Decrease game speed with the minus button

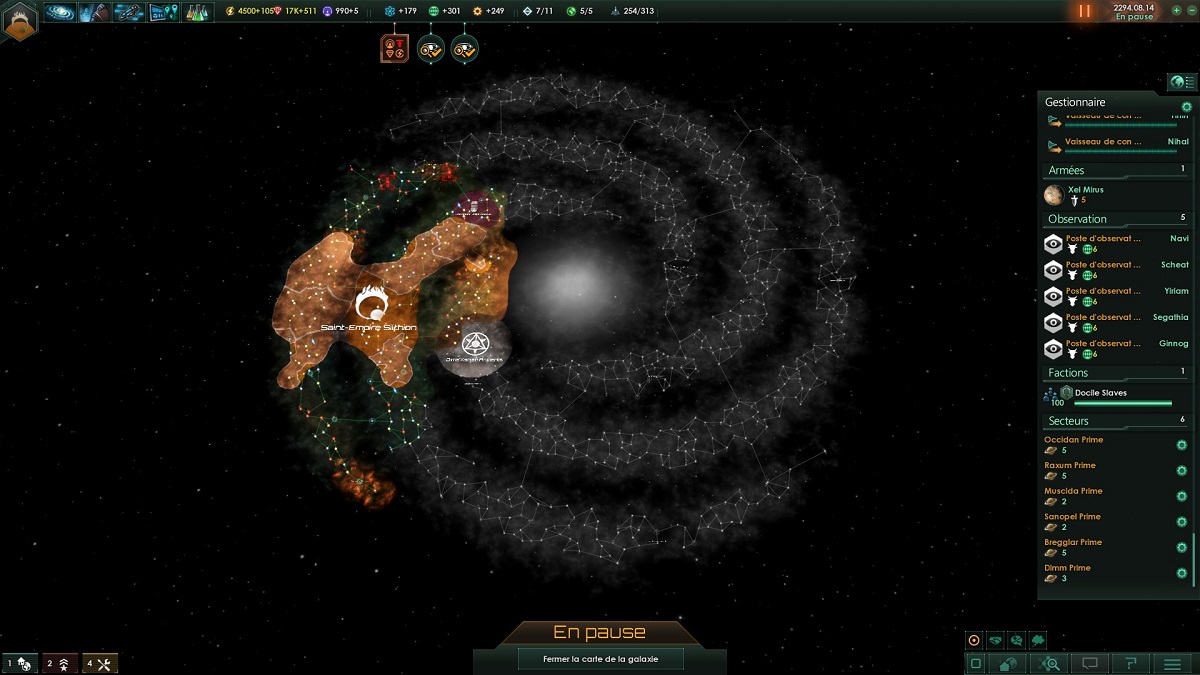[1190, 10]
